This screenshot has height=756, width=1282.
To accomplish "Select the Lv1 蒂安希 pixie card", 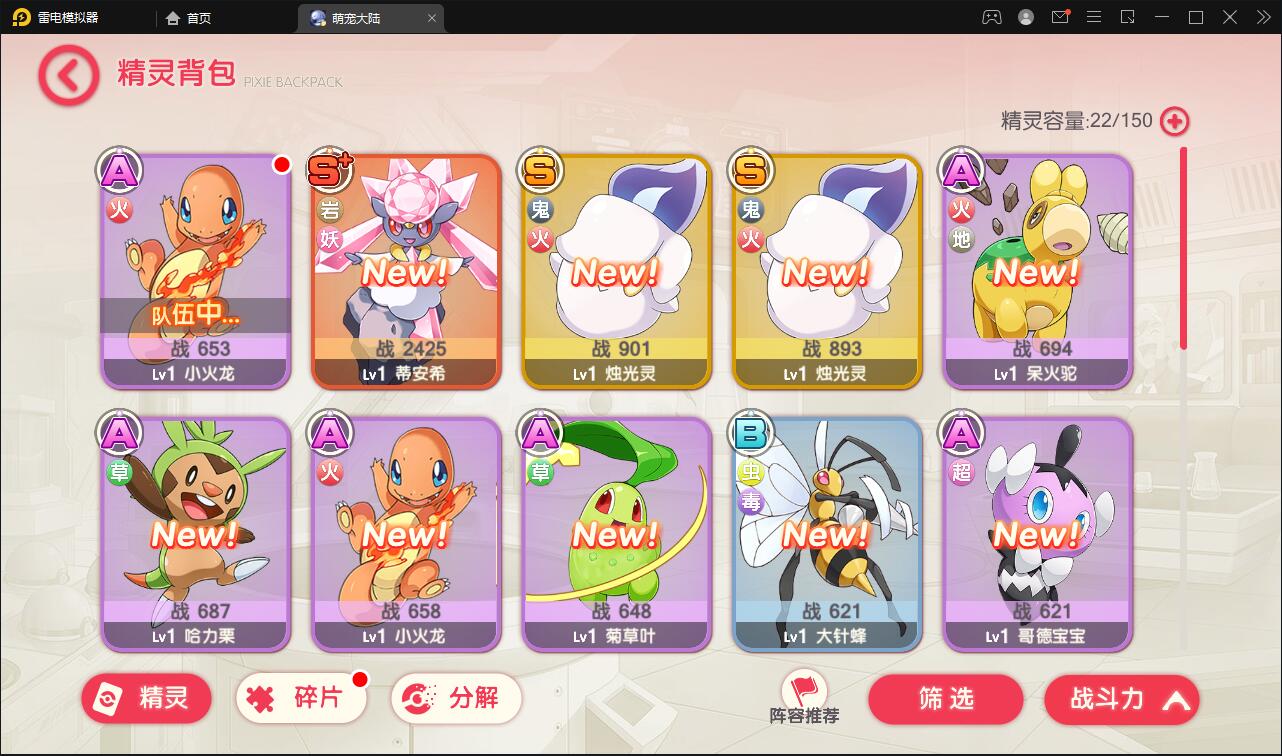I will tap(405, 270).
